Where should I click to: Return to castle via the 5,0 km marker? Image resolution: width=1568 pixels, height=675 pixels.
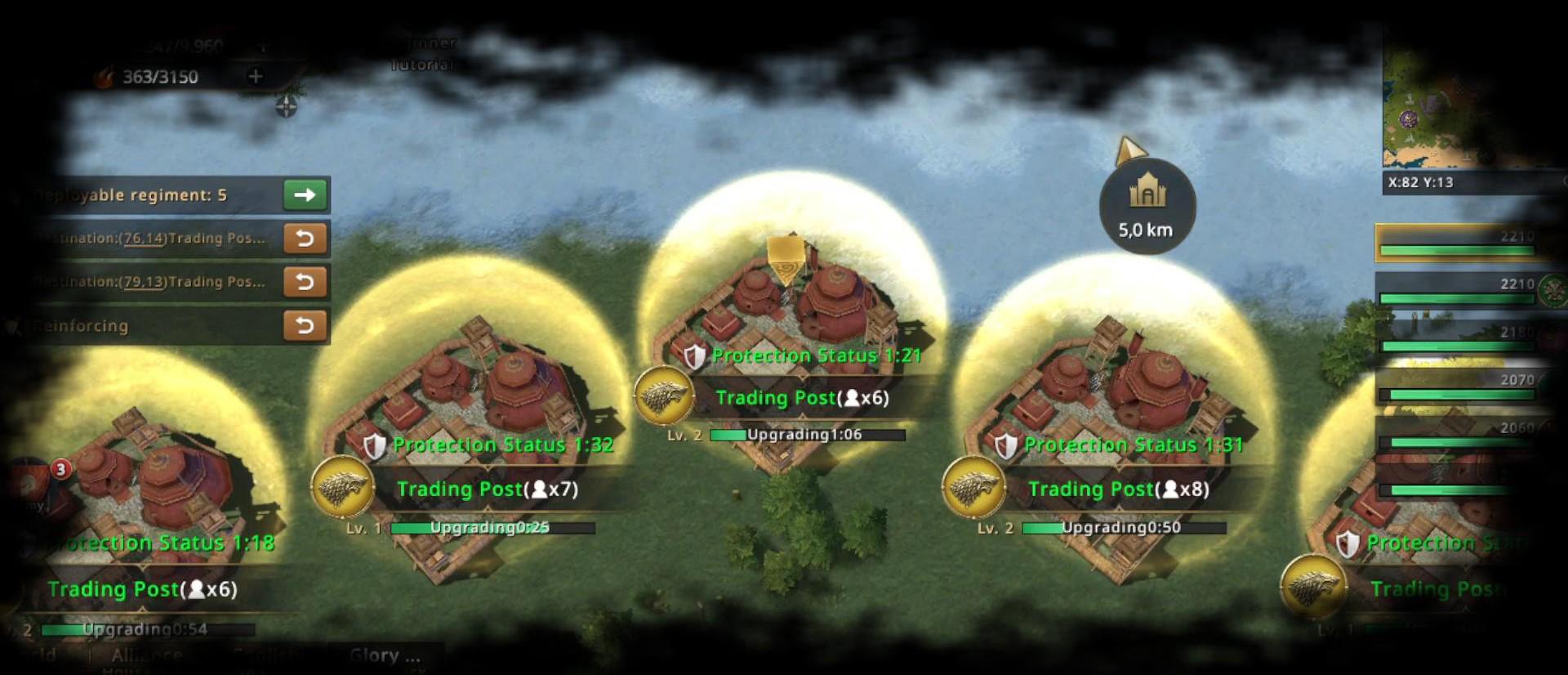point(1147,206)
